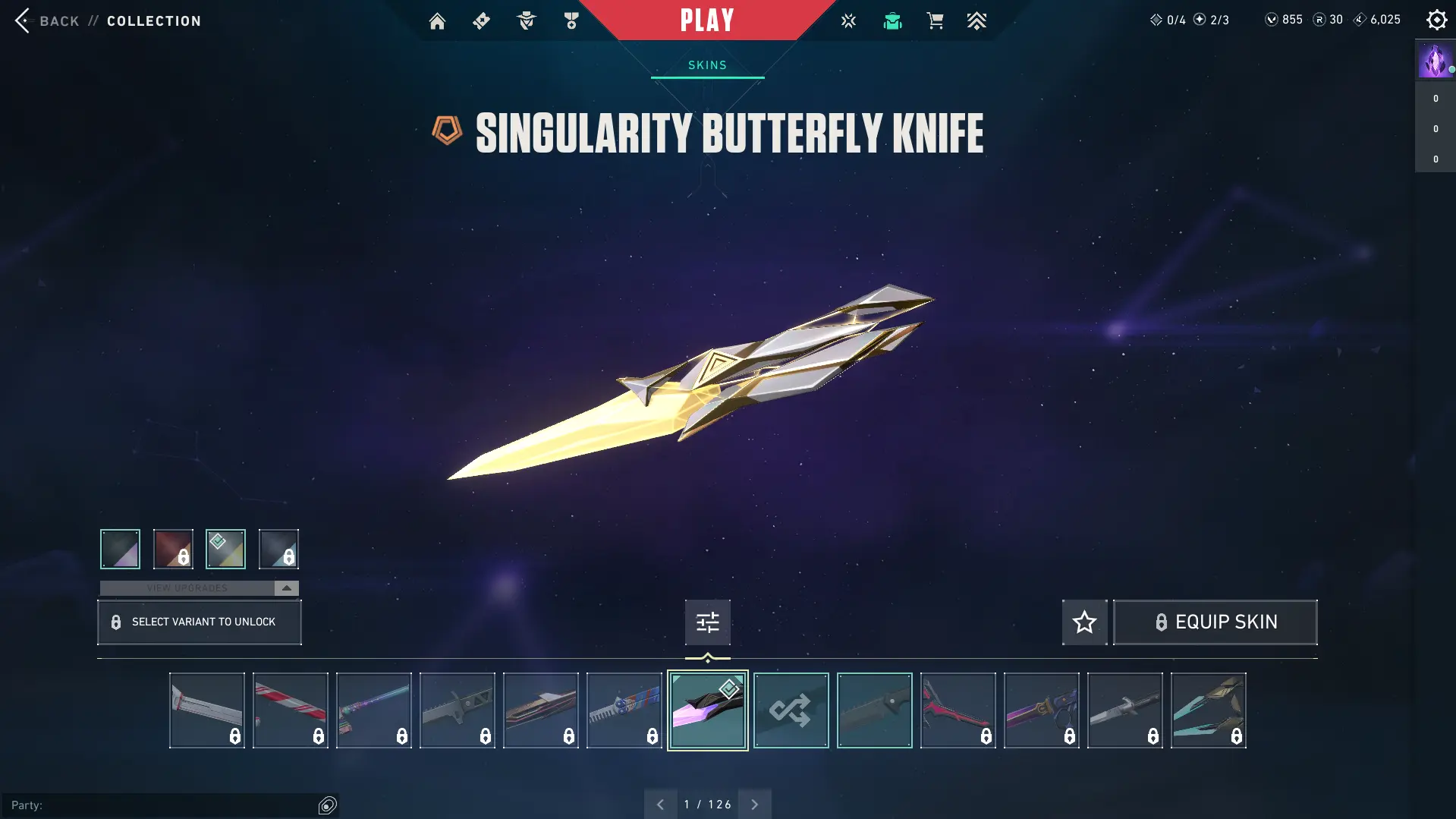Open the weapon customize sliders icon
The width and height of the screenshot is (1456, 819).
tap(706, 622)
